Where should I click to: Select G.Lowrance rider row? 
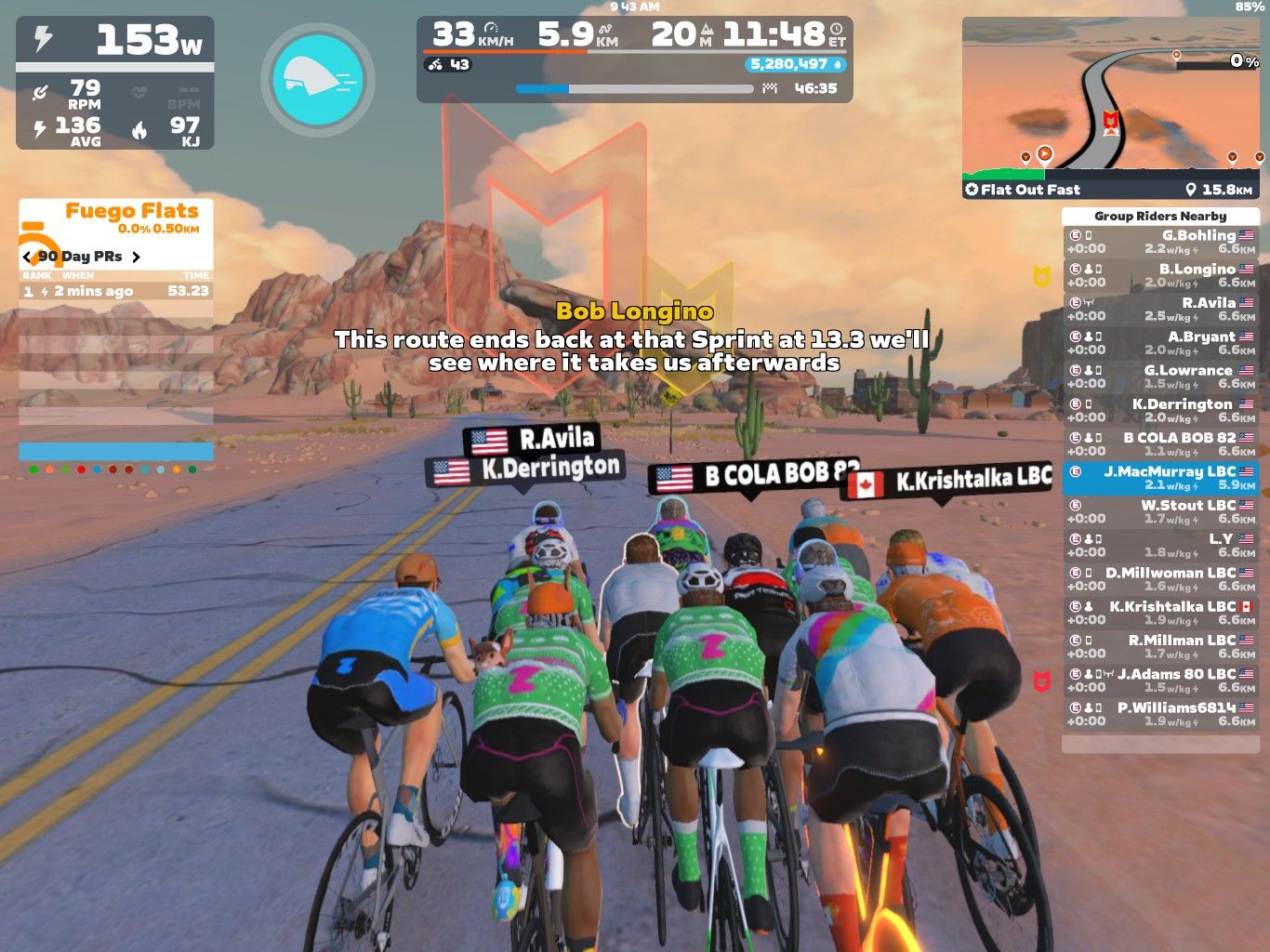tap(1160, 377)
